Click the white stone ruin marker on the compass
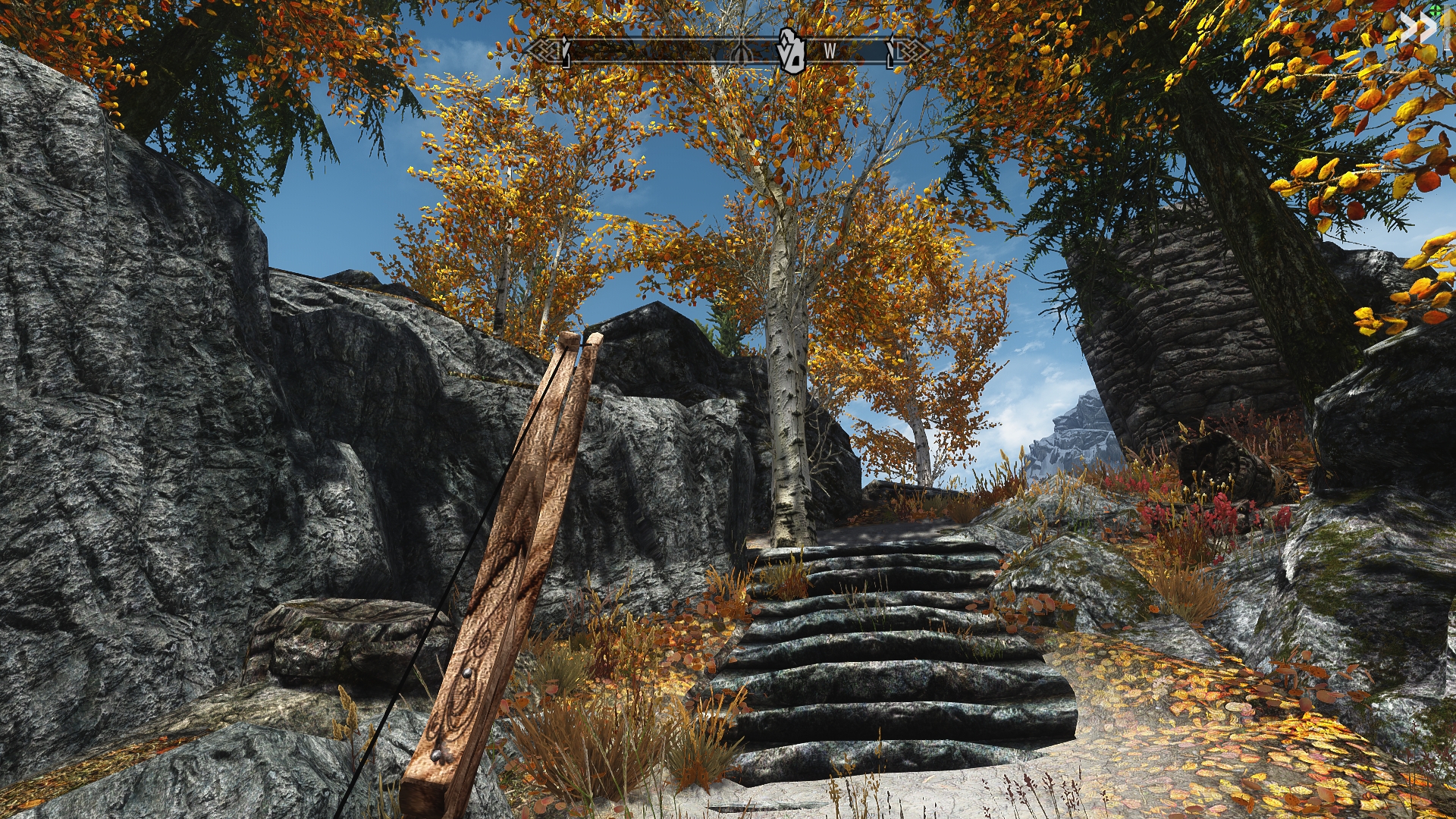 coord(789,51)
